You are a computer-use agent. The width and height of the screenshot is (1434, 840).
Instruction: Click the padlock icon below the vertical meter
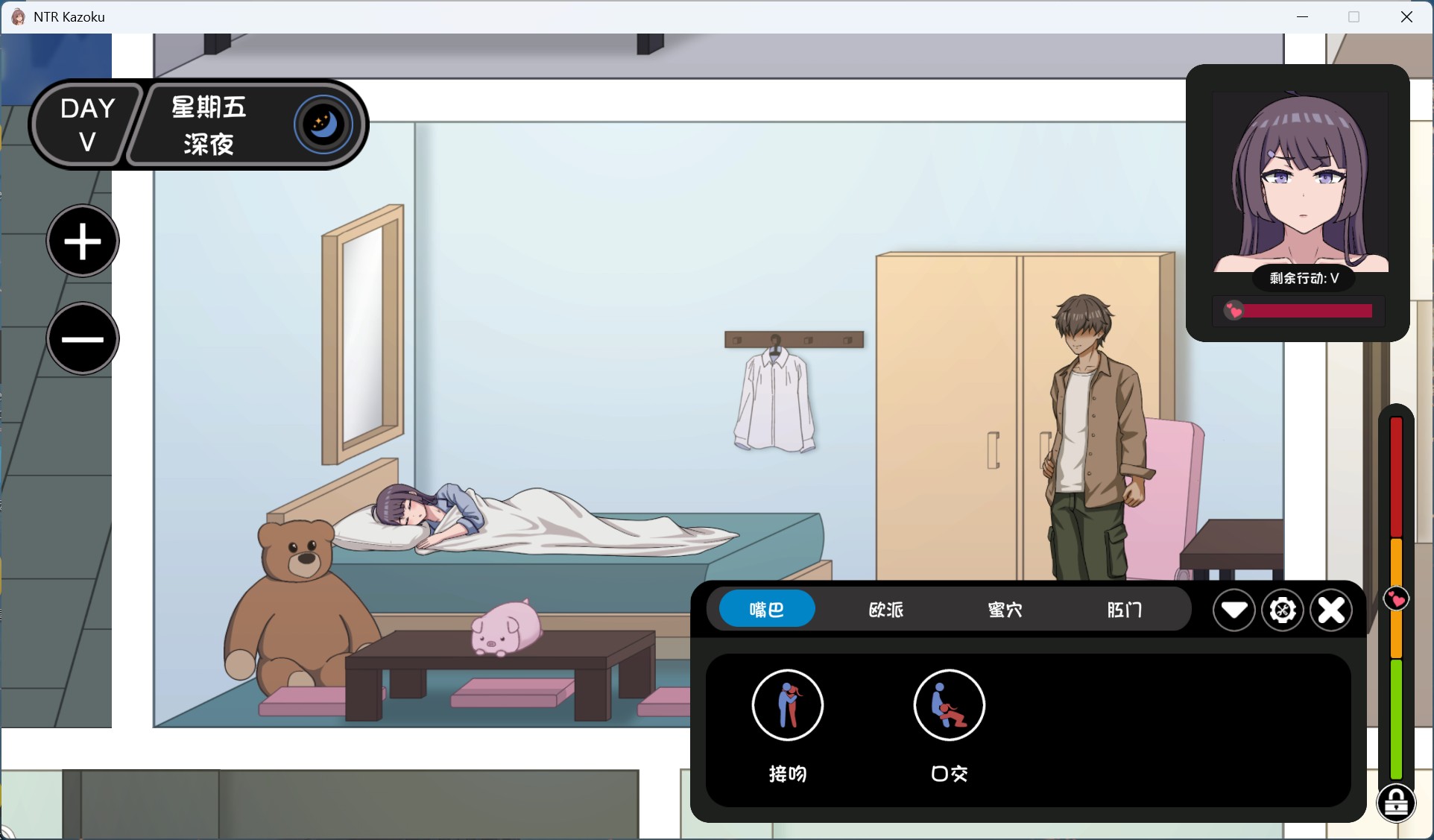click(x=1395, y=803)
